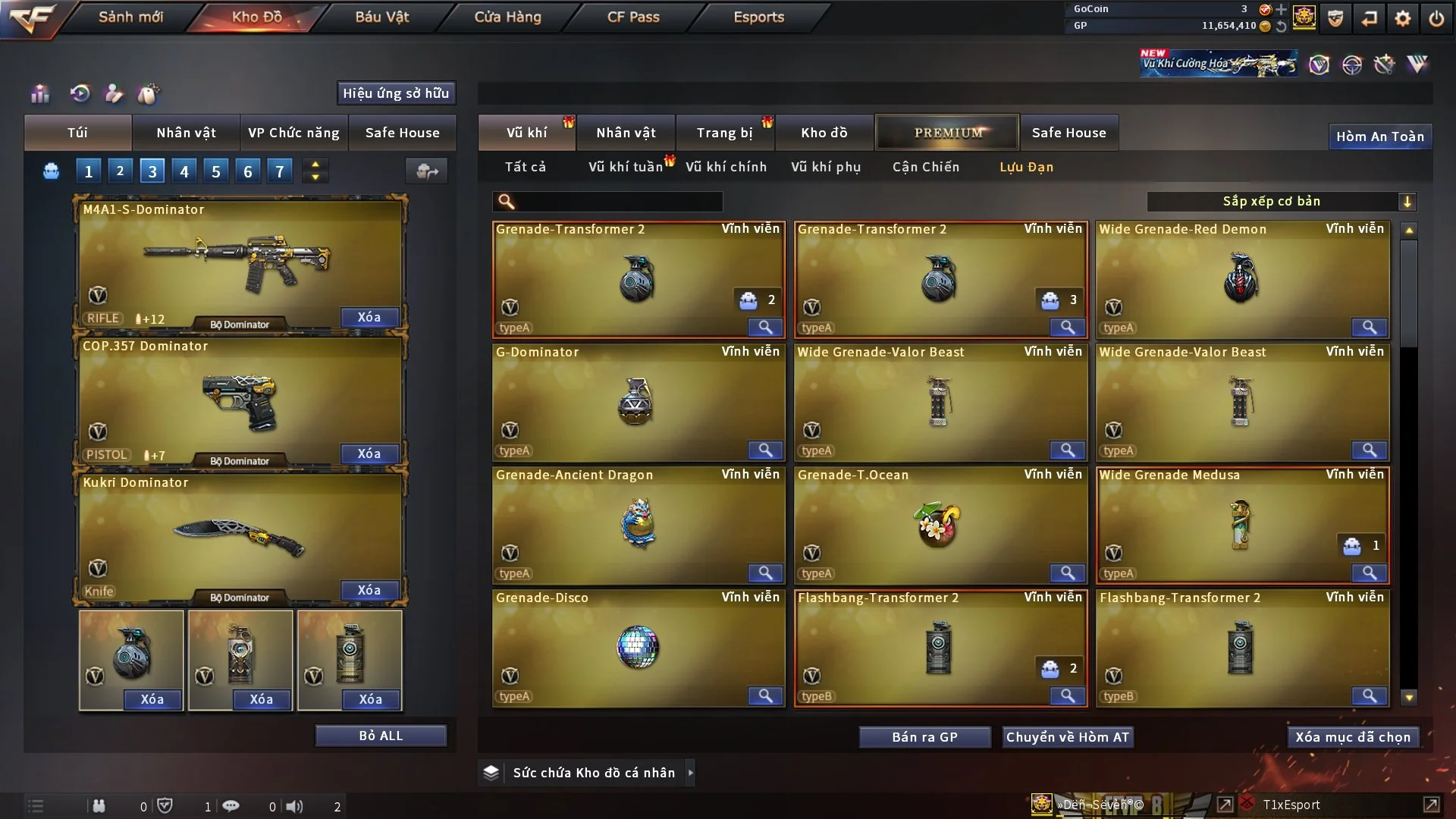Screen dimensions: 1456x819
Task: Open the CF Pass menu
Action: click(633, 17)
